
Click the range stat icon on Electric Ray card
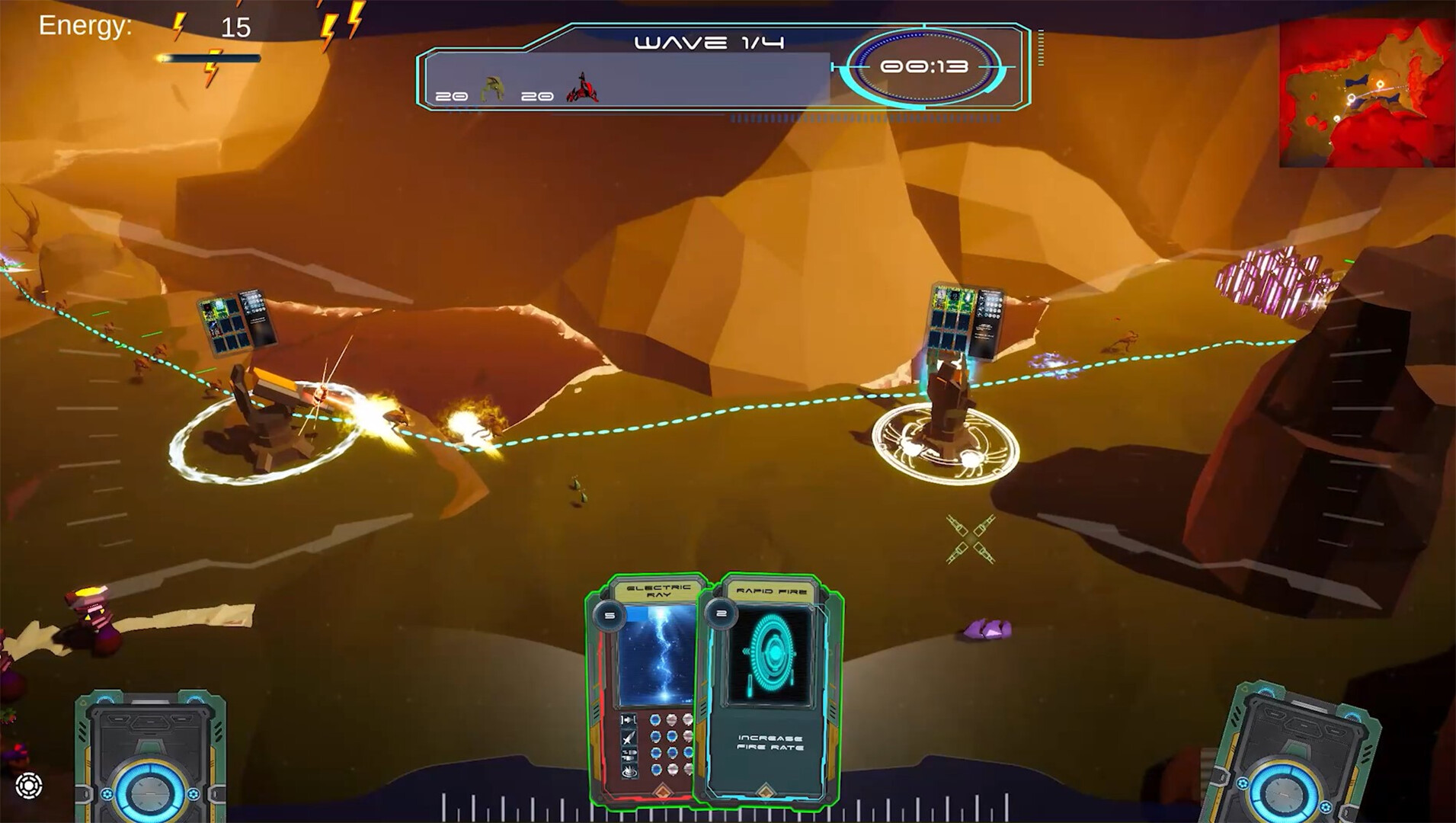628,719
